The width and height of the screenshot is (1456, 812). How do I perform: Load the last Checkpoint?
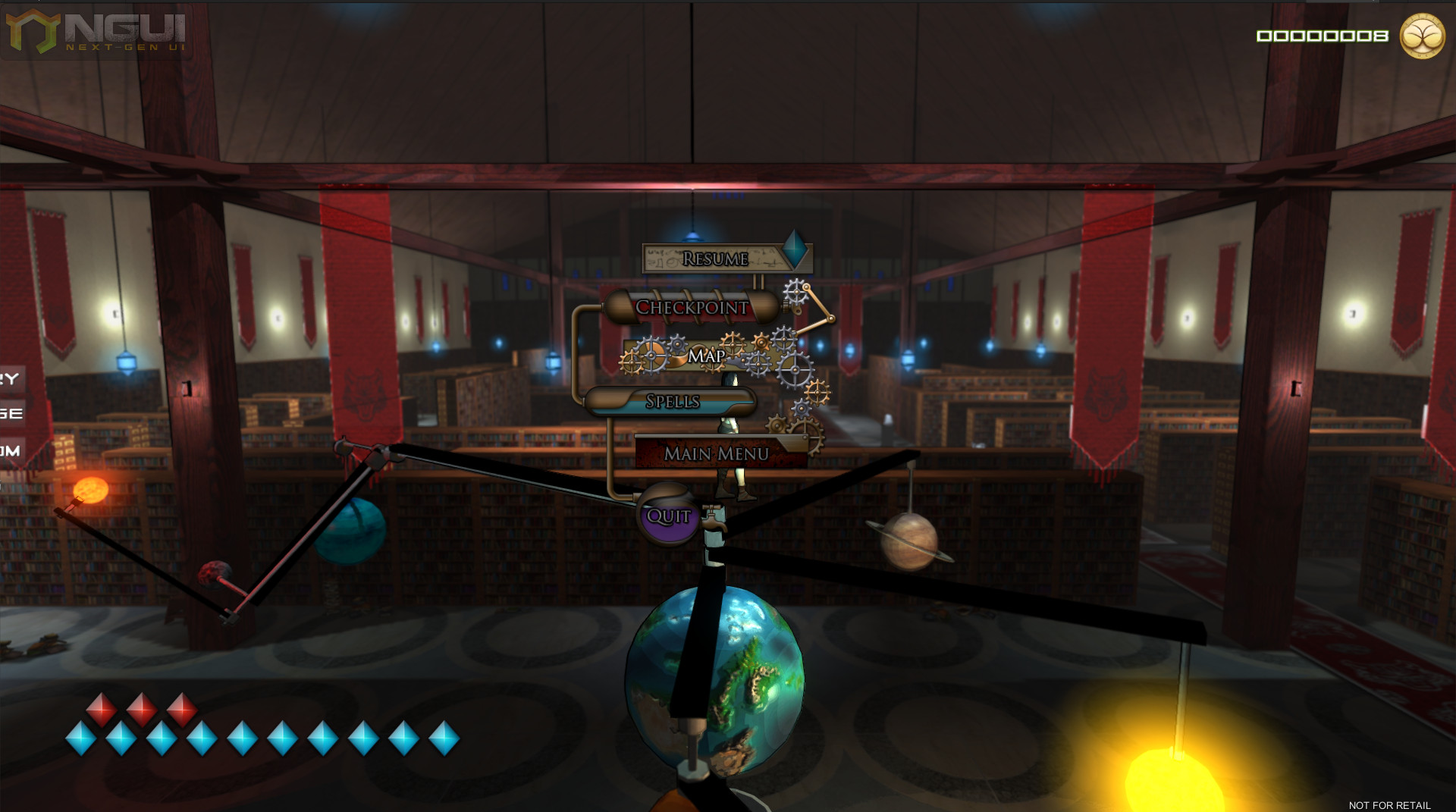(692, 307)
